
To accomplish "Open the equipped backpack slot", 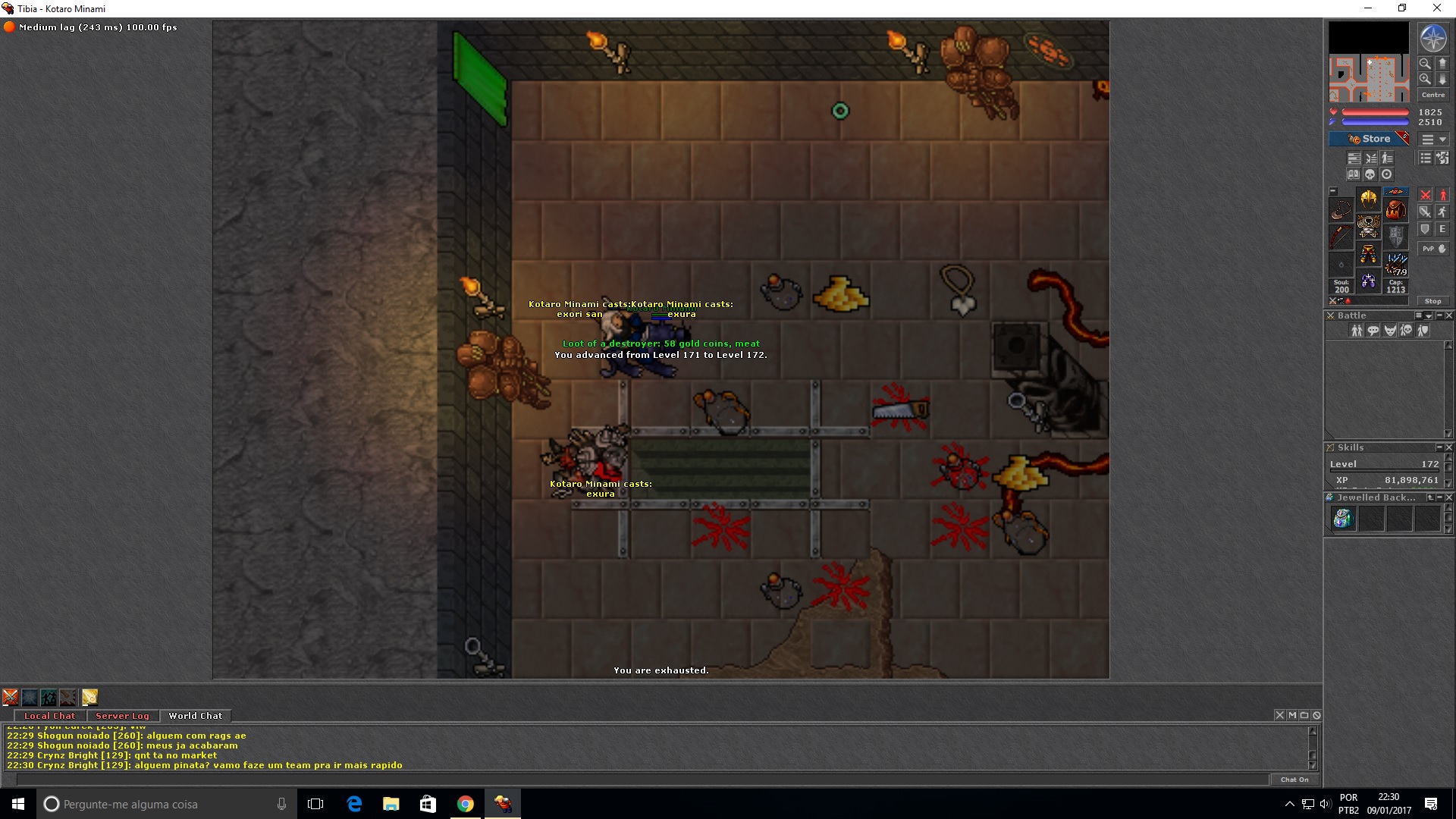I will [x=1395, y=209].
